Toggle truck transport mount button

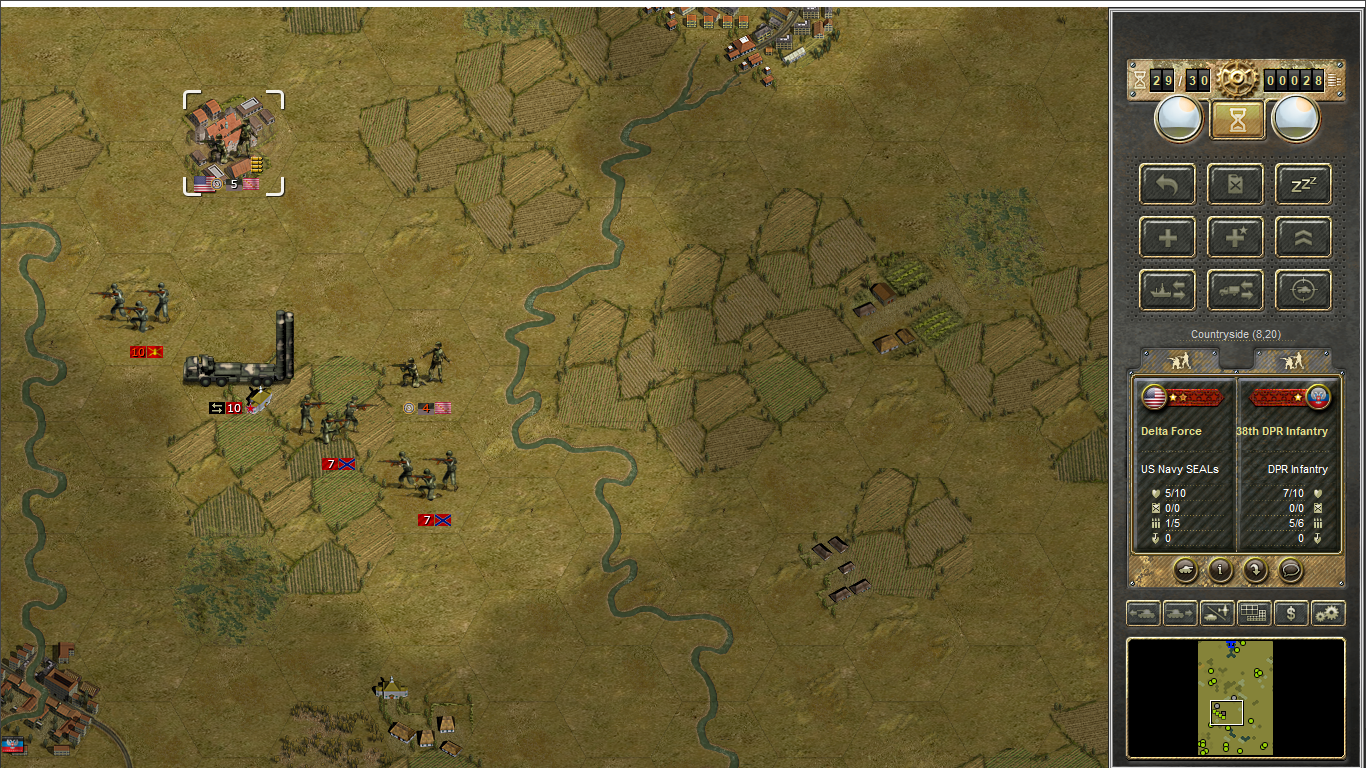pos(1236,290)
